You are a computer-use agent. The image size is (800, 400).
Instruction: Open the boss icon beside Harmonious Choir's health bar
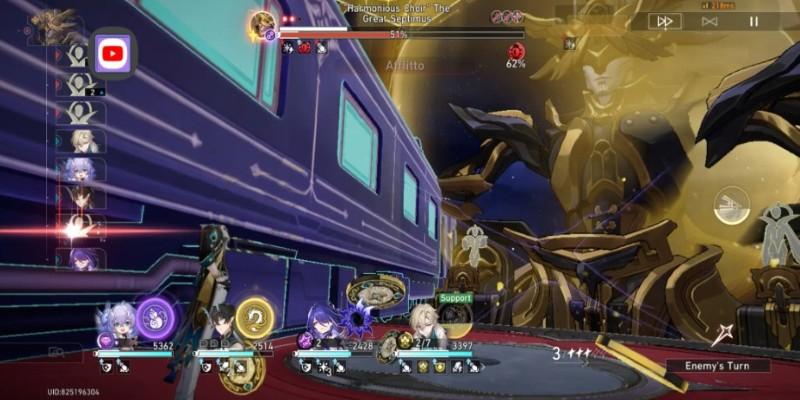click(x=263, y=22)
